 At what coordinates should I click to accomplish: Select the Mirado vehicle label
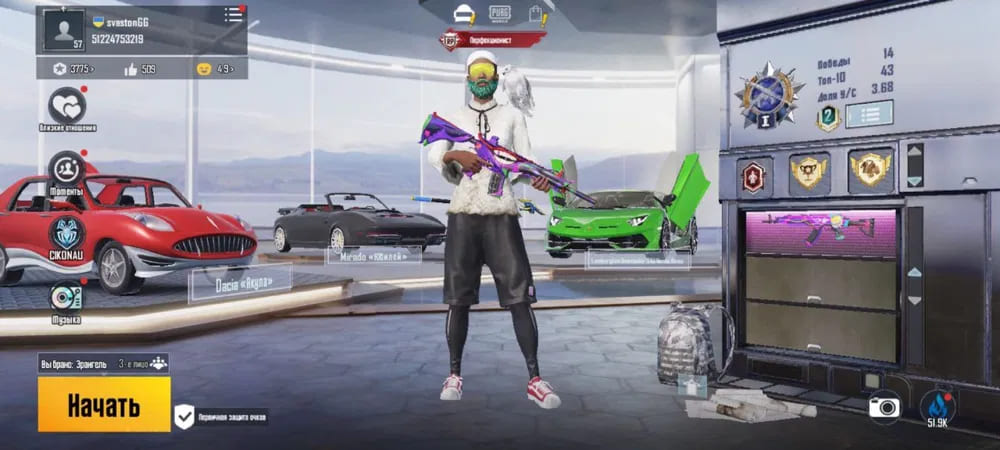point(373,255)
